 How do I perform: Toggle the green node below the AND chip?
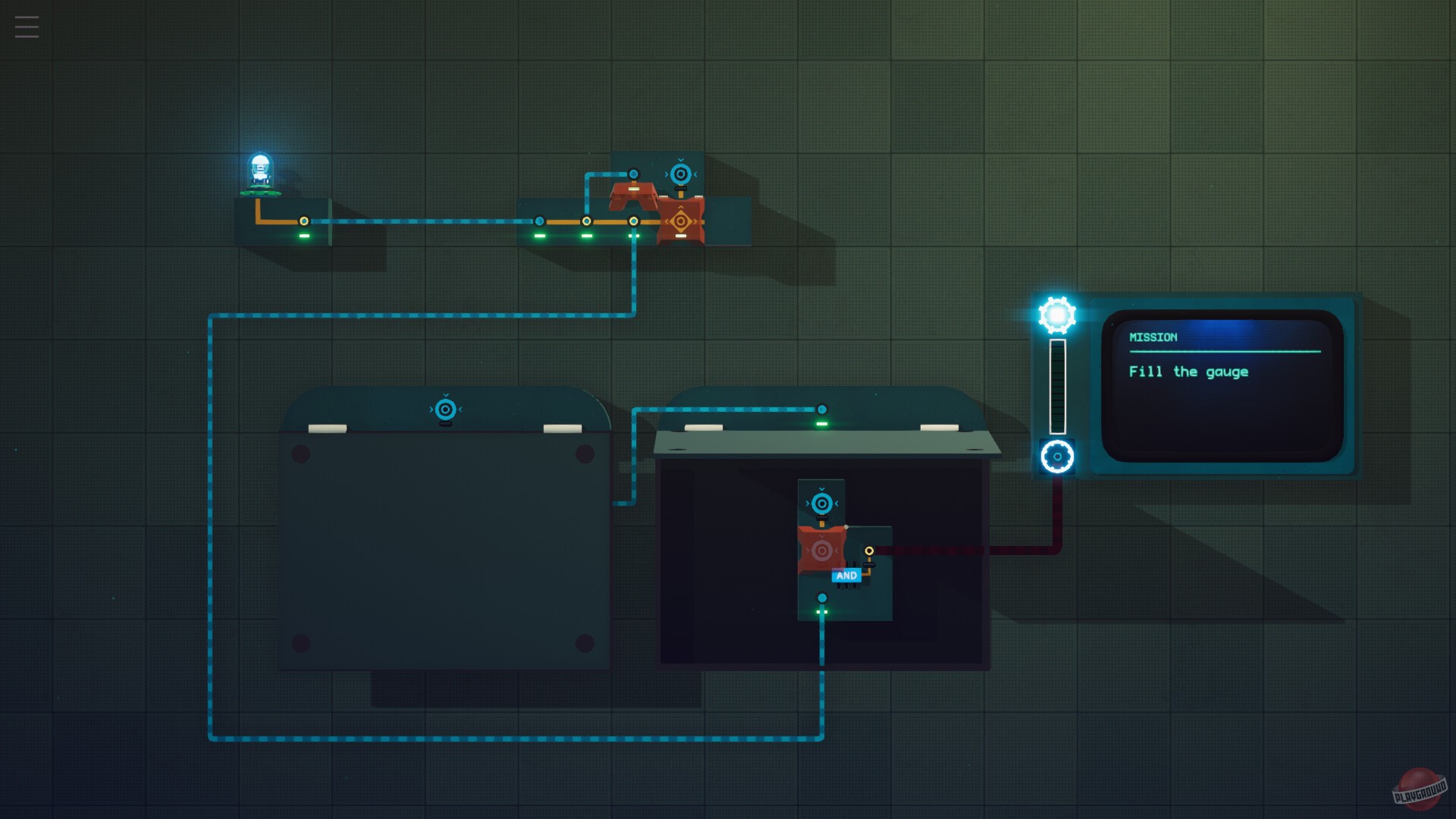(822, 597)
